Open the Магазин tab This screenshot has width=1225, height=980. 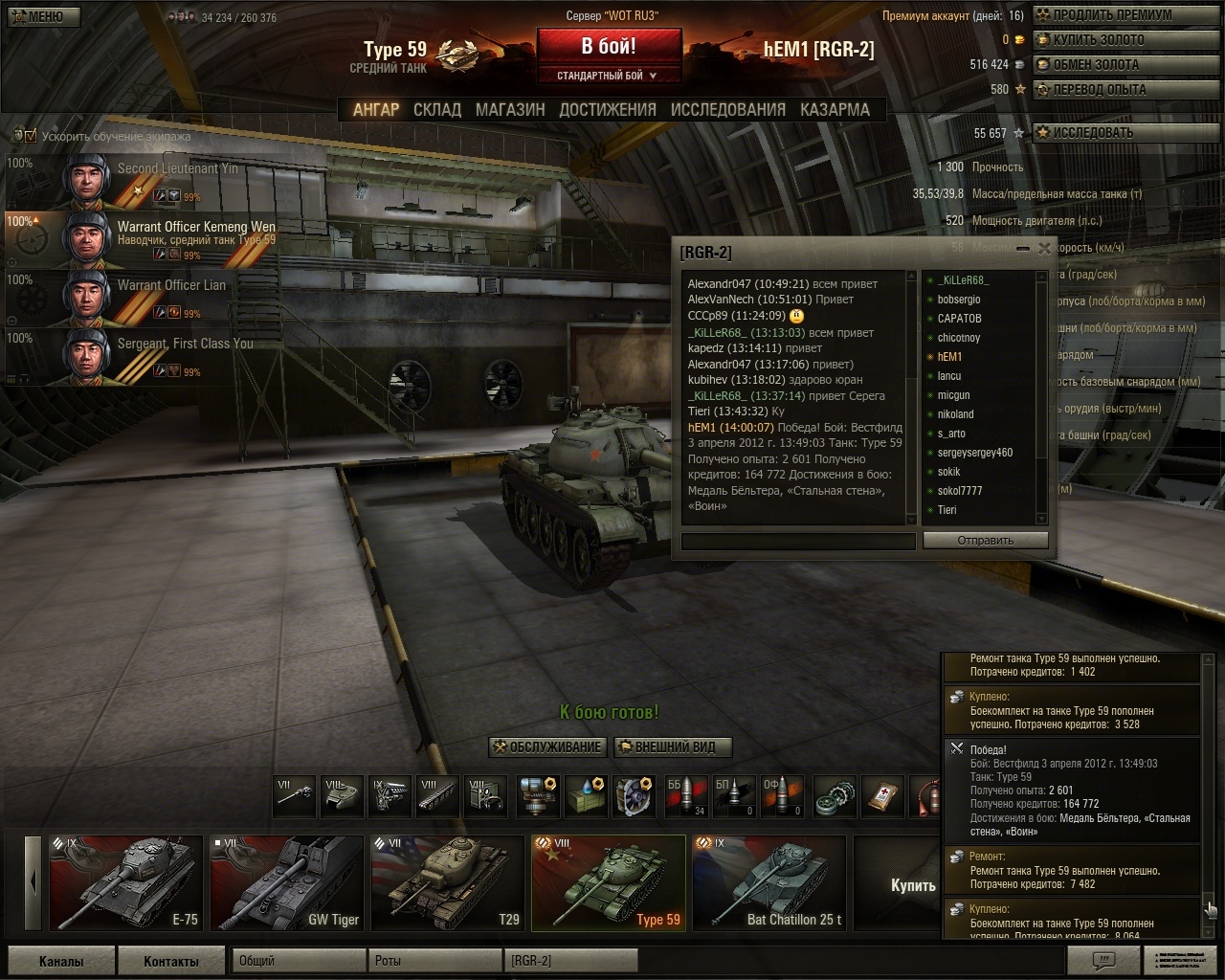(510, 110)
